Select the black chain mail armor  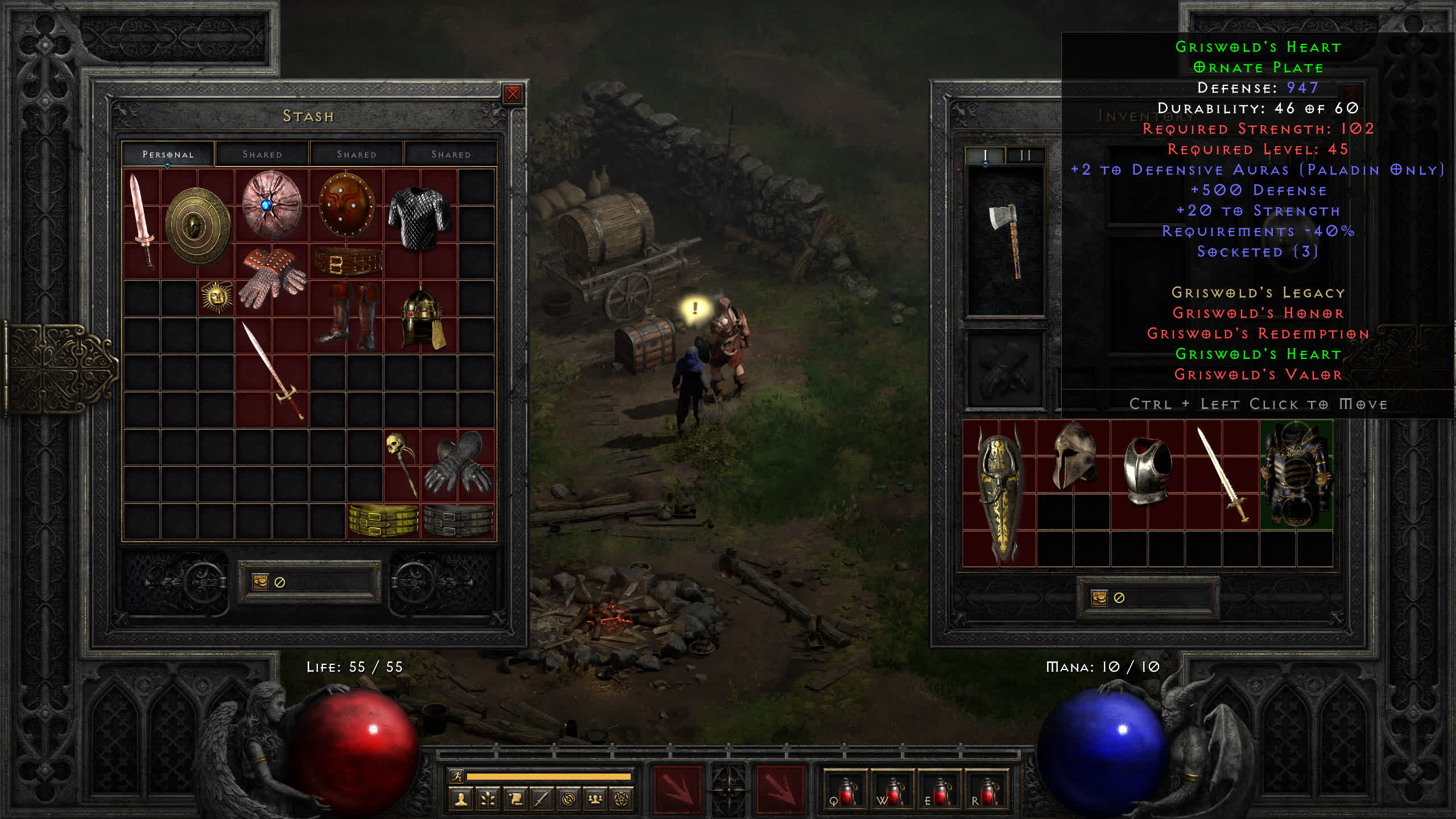[x=420, y=218]
